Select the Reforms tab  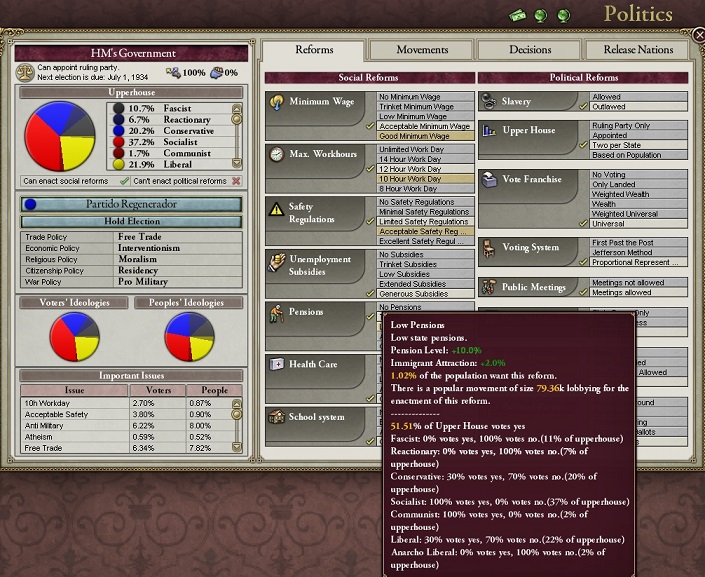pos(314,50)
